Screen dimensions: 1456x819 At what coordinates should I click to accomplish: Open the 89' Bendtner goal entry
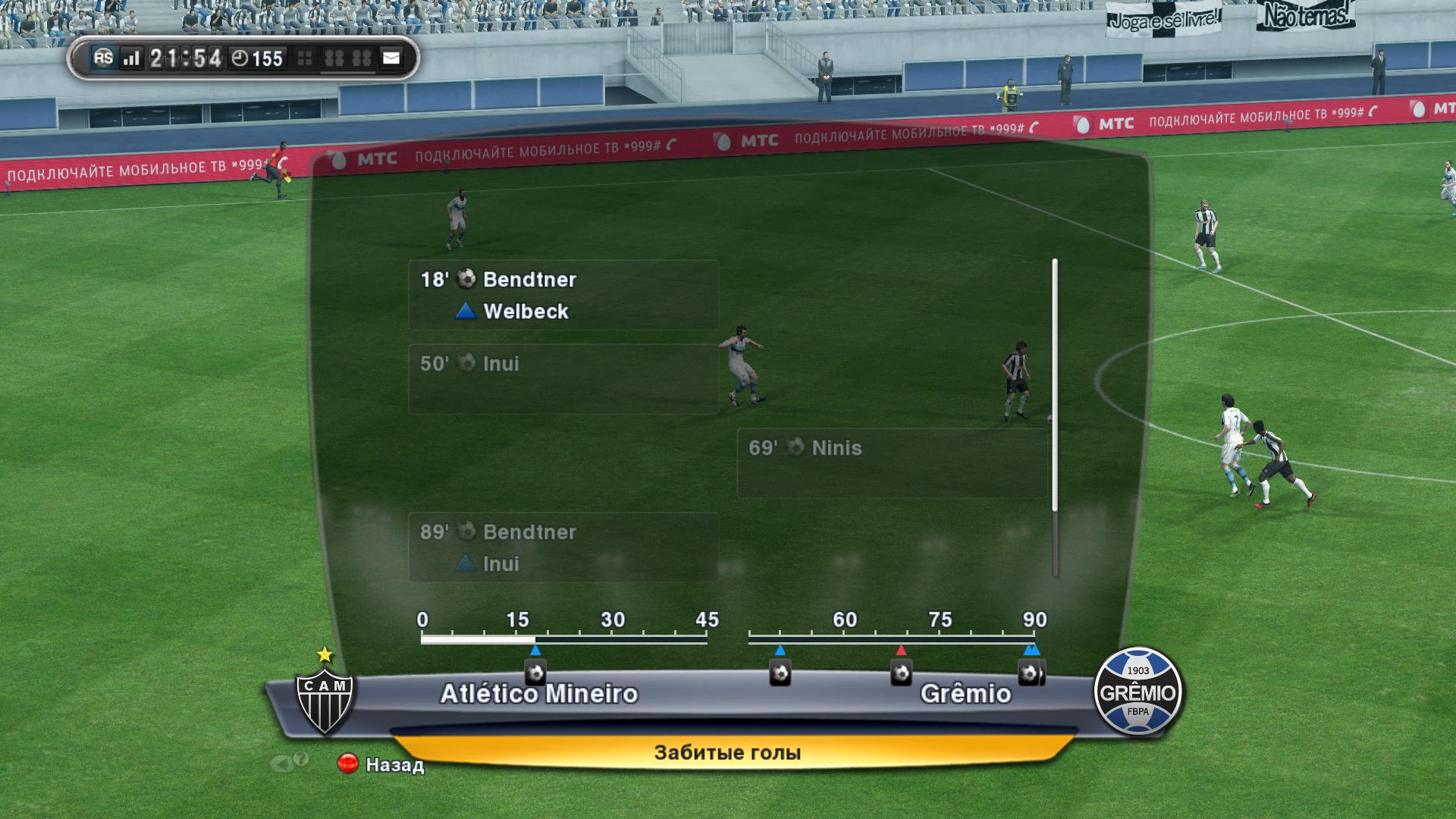pos(563,547)
